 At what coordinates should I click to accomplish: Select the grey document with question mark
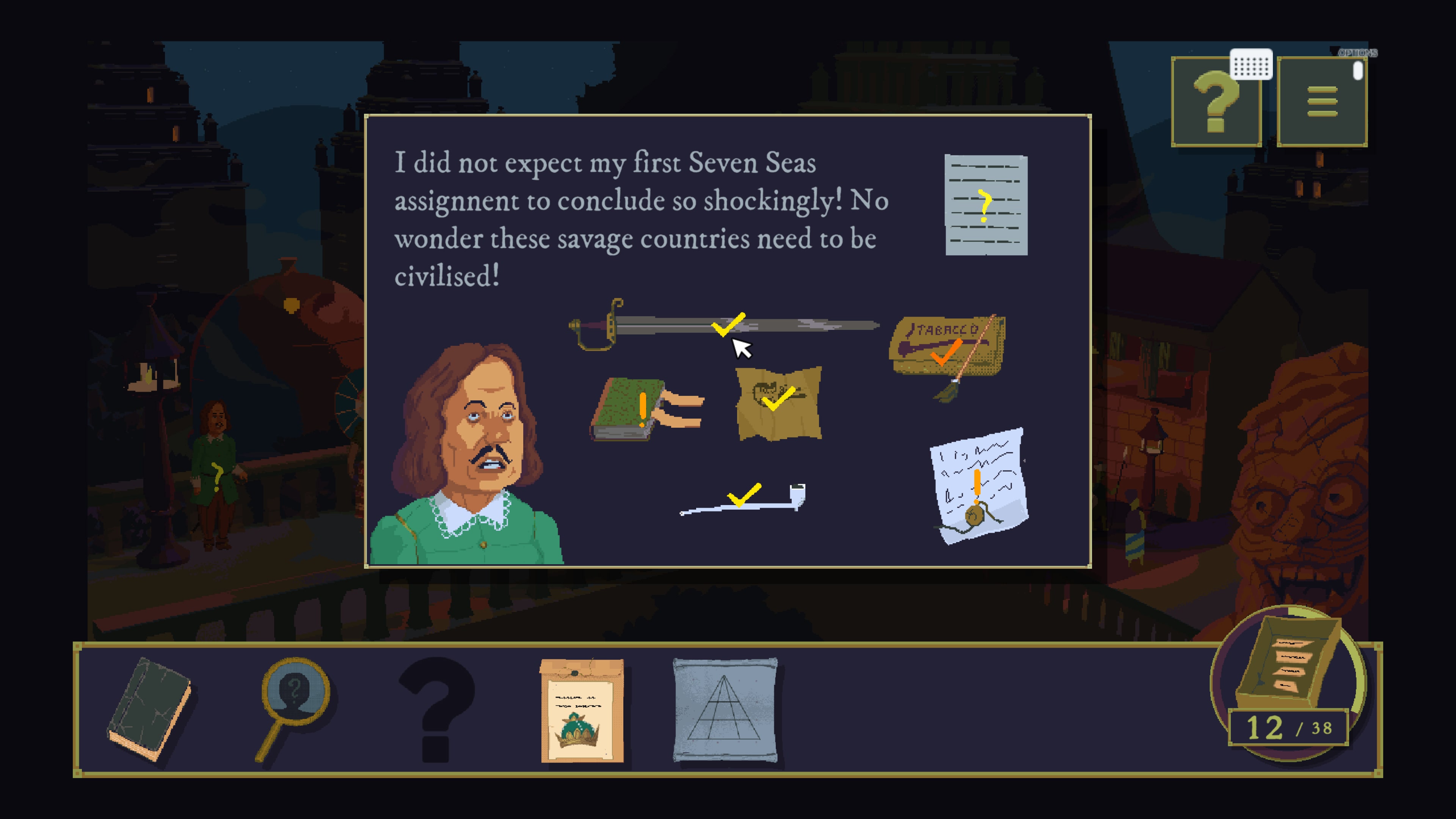pyautogui.click(x=986, y=205)
